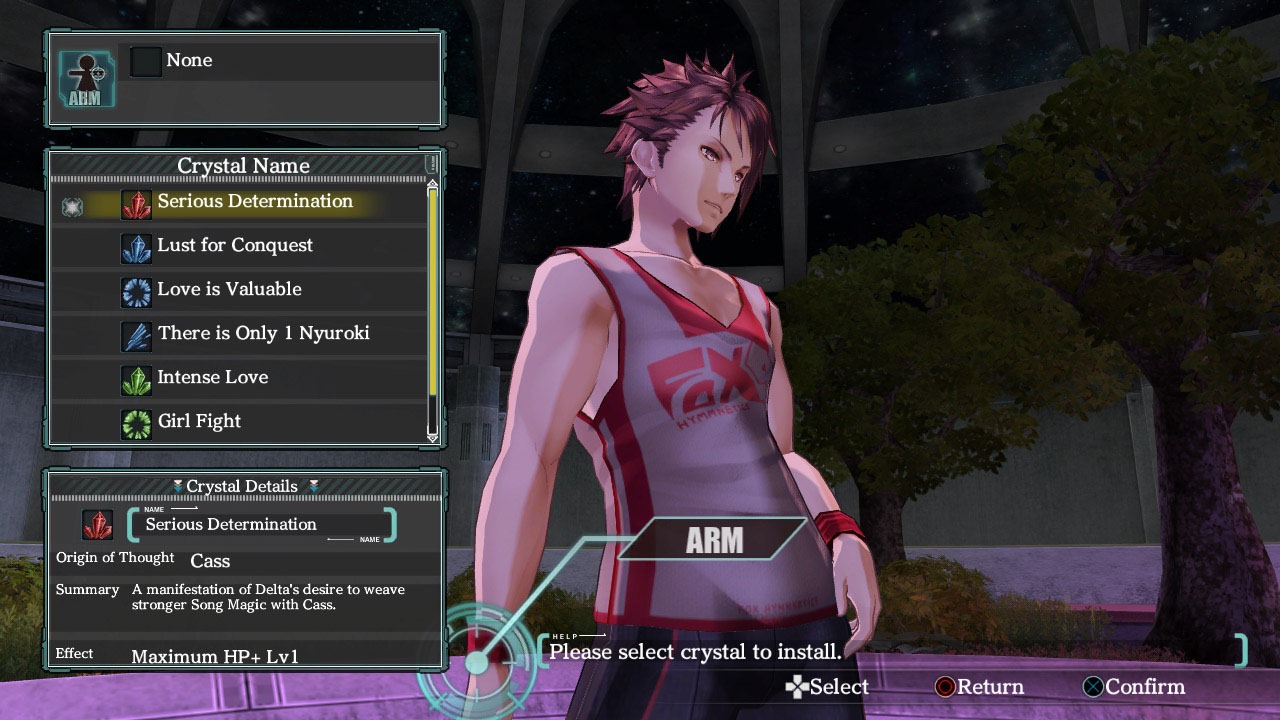Click the crystal list scrollbar
The width and height of the screenshot is (1280, 720).
click(x=433, y=290)
